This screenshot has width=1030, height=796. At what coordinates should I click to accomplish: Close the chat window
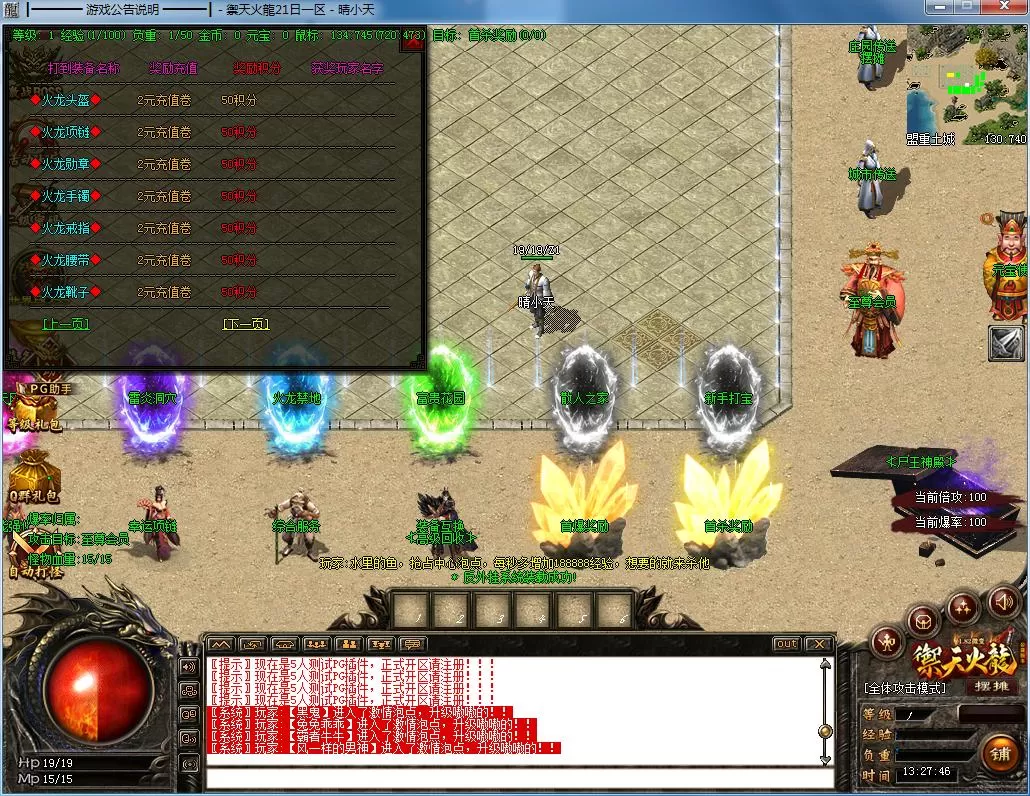point(819,644)
